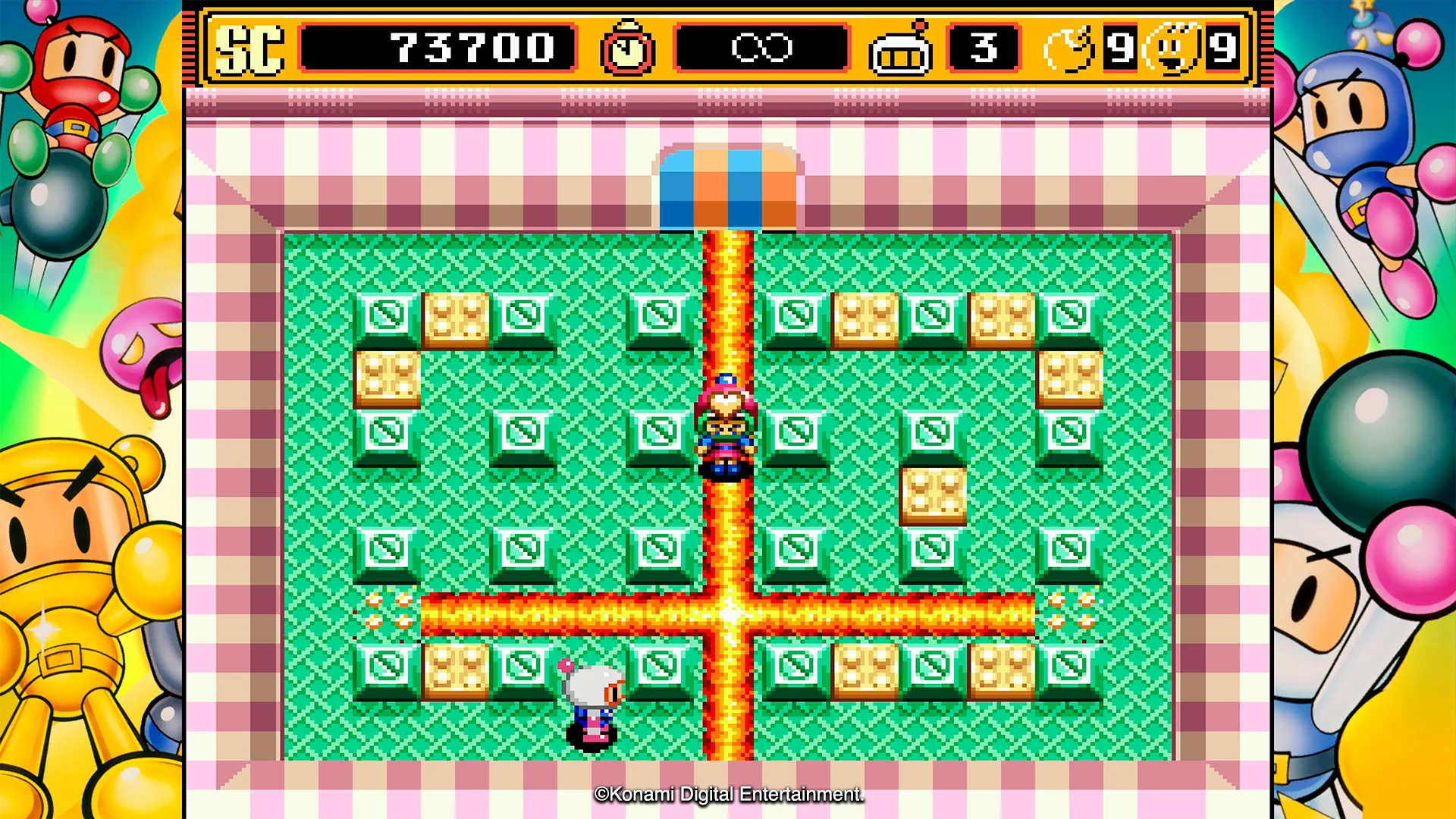This screenshot has width=1456, height=819.
Task: Toggle the waffle block beside the exit column
Action: pyautogui.click(x=864, y=316)
